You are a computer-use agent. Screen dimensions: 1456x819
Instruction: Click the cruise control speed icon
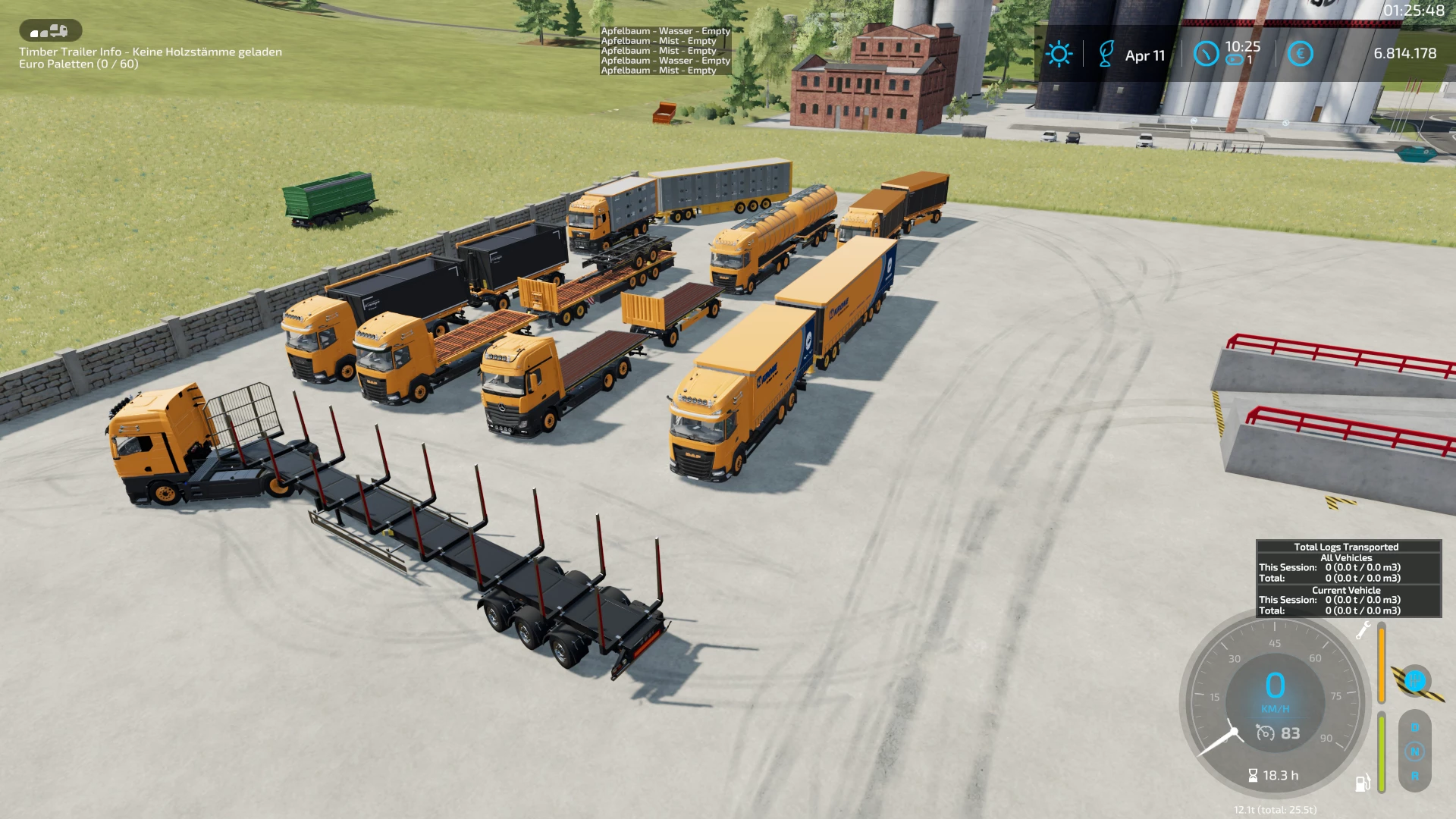[1265, 733]
